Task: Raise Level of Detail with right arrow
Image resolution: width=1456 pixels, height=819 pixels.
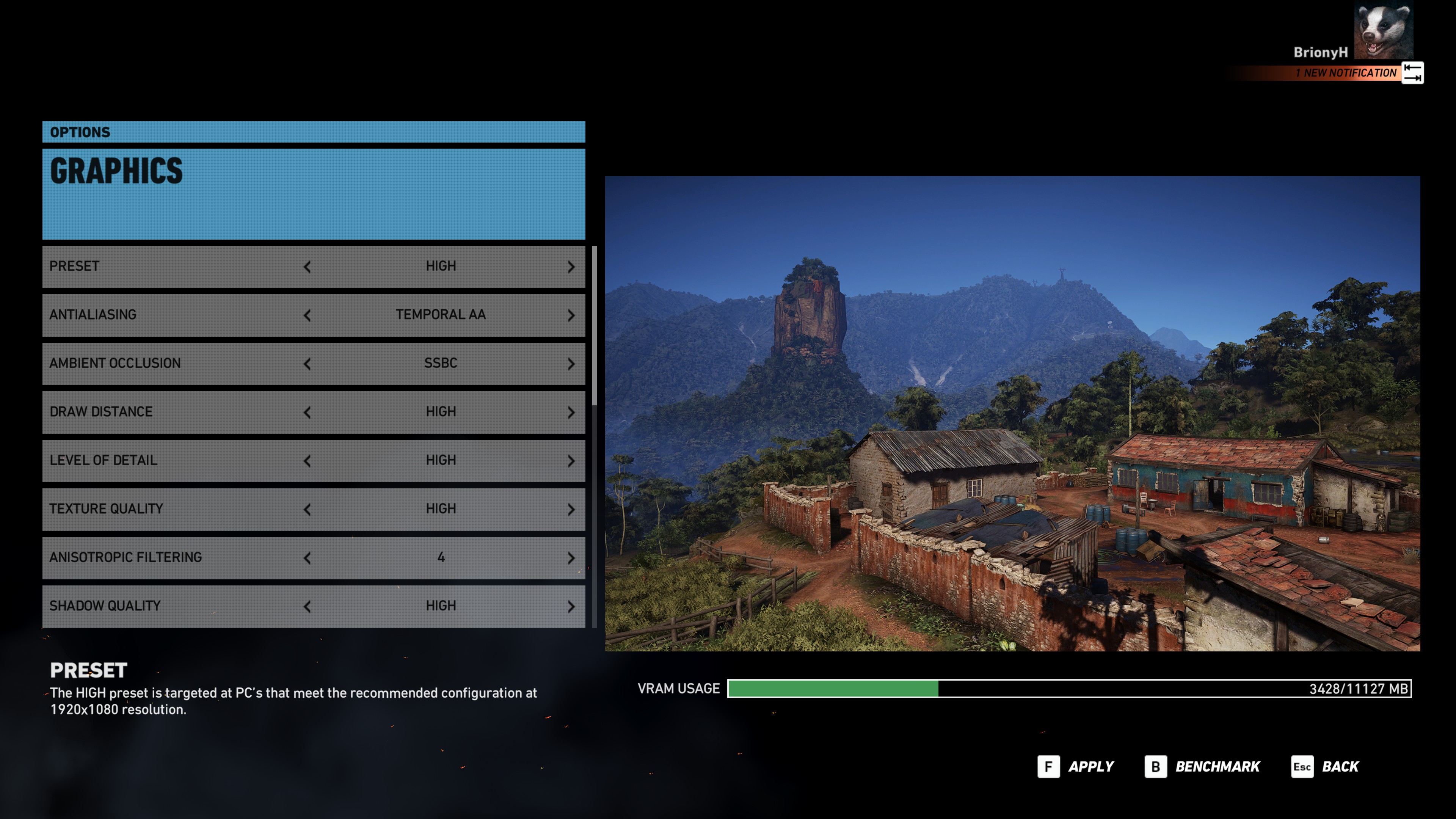Action: pos(571,461)
